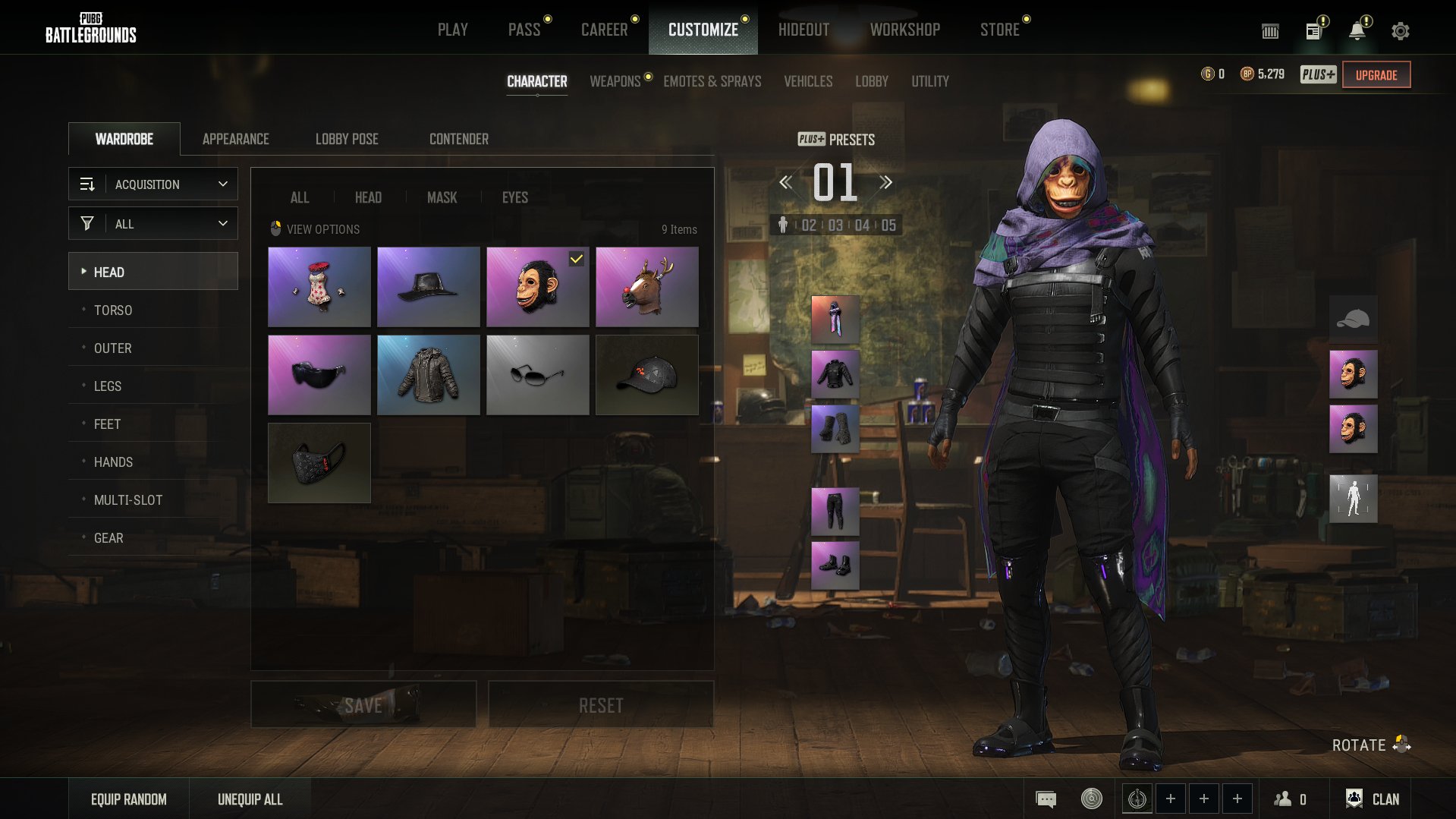Pick the round sunglasses item

click(538, 375)
